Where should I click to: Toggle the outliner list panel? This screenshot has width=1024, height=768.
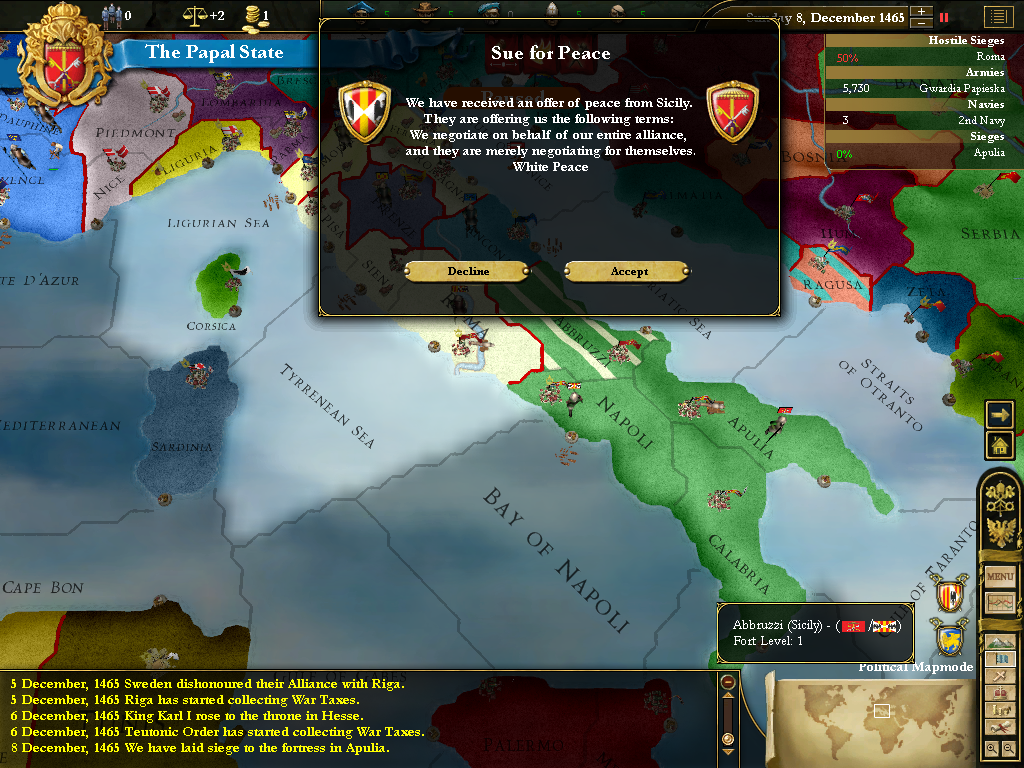(x=997, y=17)
